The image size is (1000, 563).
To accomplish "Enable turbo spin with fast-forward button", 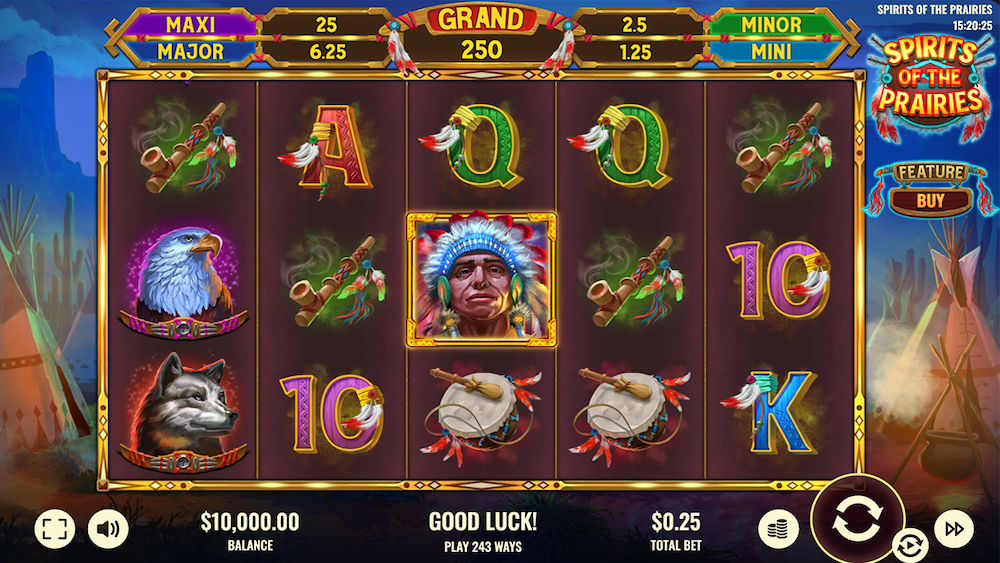I will pyautogui.click(x=953, y=528).
